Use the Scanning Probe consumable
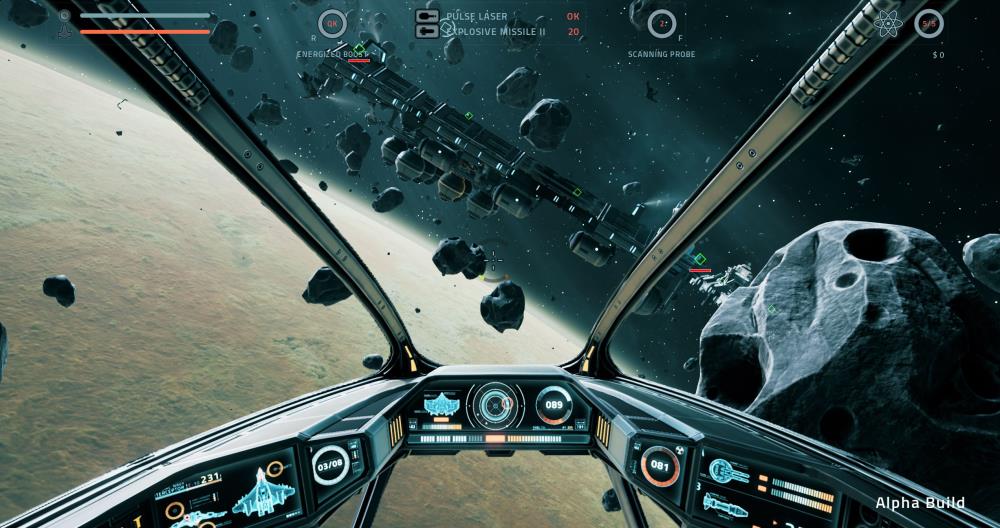This screenshot has width=1000, height=528. 661,23
